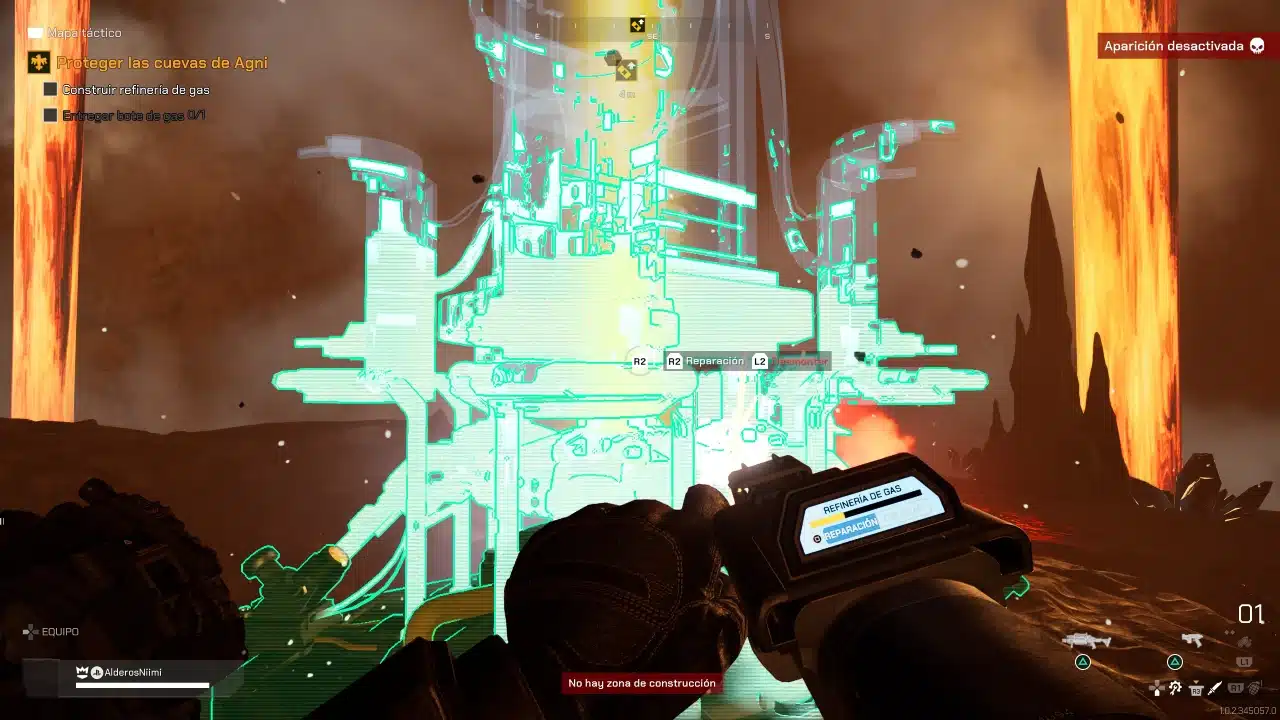Click the No hay zona de construcción warning
This screenshot has width=1280, height=720.
click(x=642, y=684)
